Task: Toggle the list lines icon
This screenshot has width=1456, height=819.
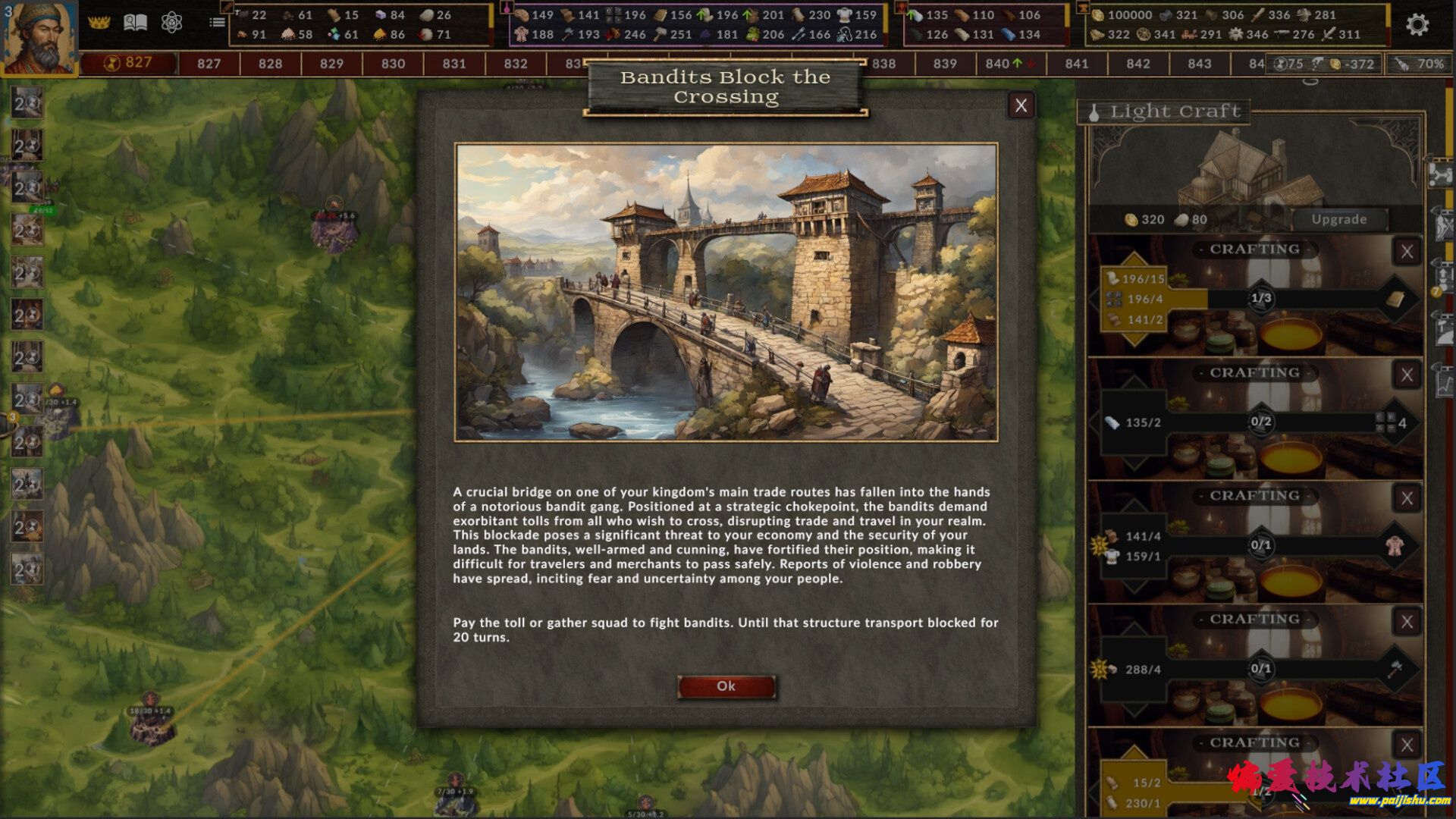Action: point(218,23)
